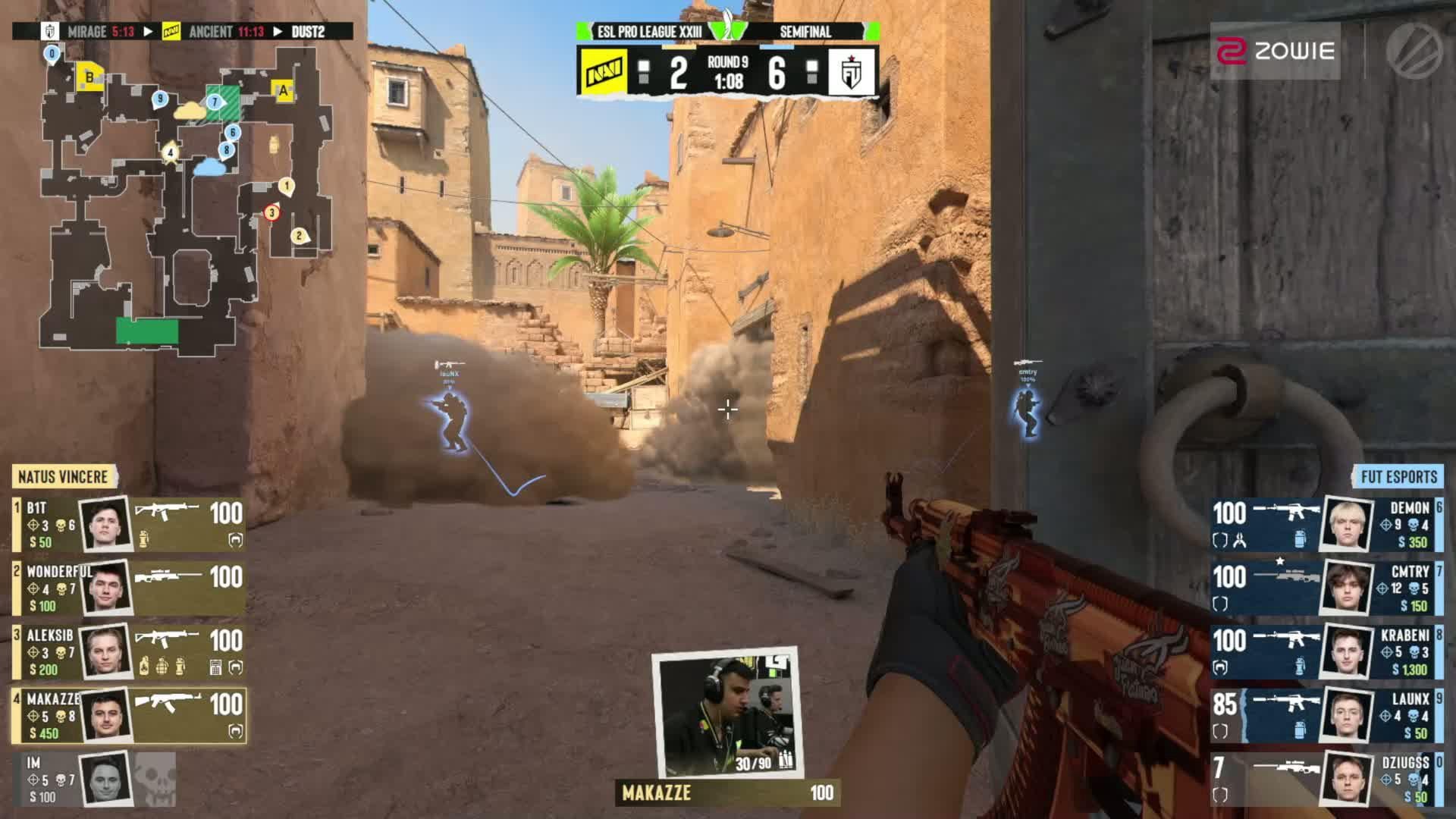Choose Dziugss's player row
The image size is (1456, 819).
click(1326, 780)
